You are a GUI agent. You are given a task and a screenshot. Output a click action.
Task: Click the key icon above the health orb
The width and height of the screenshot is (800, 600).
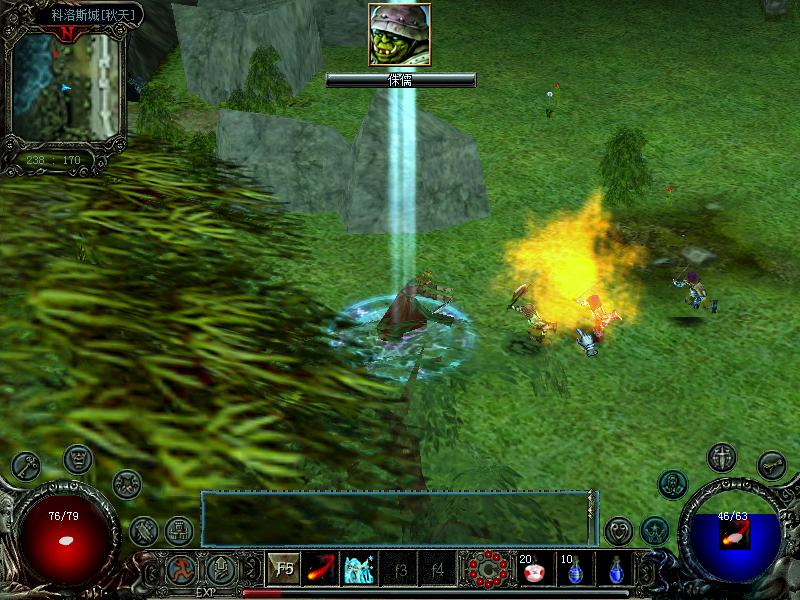tap(26, 466)
